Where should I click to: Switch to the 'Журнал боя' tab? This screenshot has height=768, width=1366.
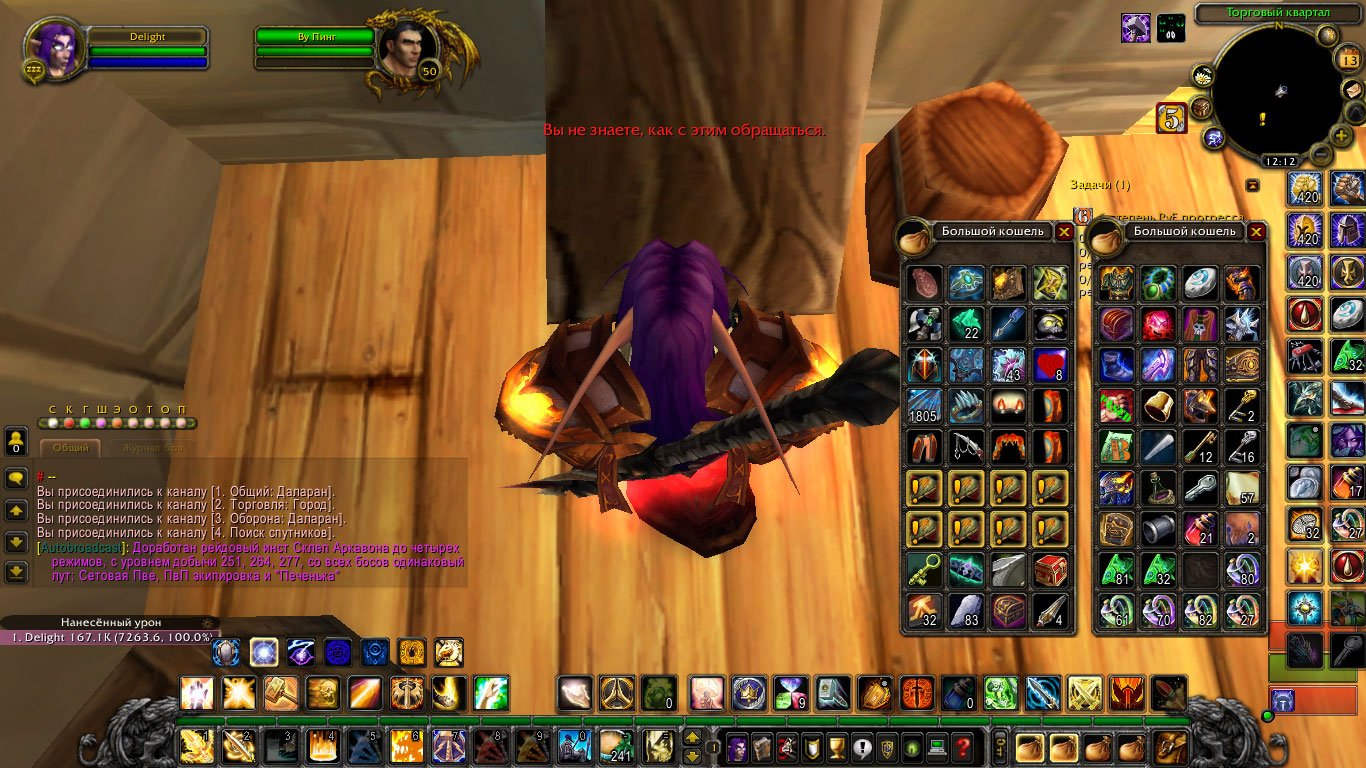pos(152,447)
